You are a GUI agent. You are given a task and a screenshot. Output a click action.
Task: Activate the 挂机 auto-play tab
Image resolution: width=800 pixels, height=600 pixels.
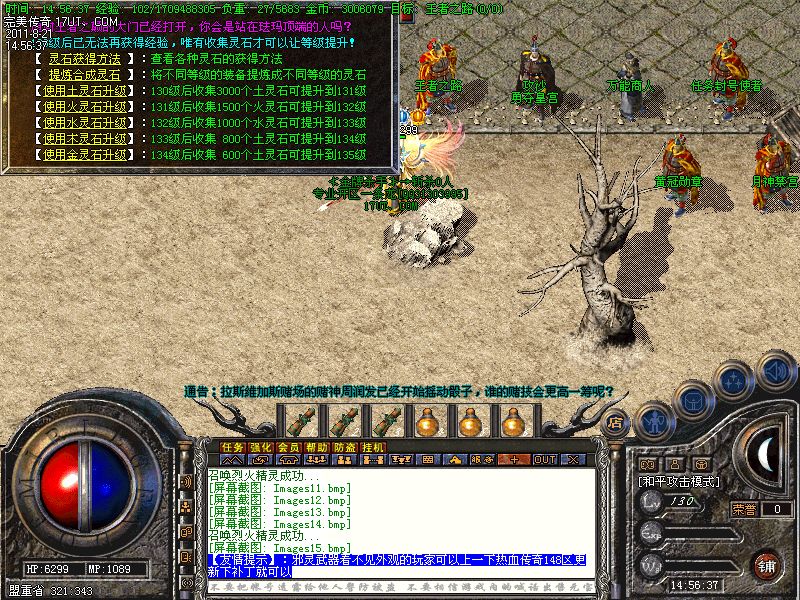(373, 447)
